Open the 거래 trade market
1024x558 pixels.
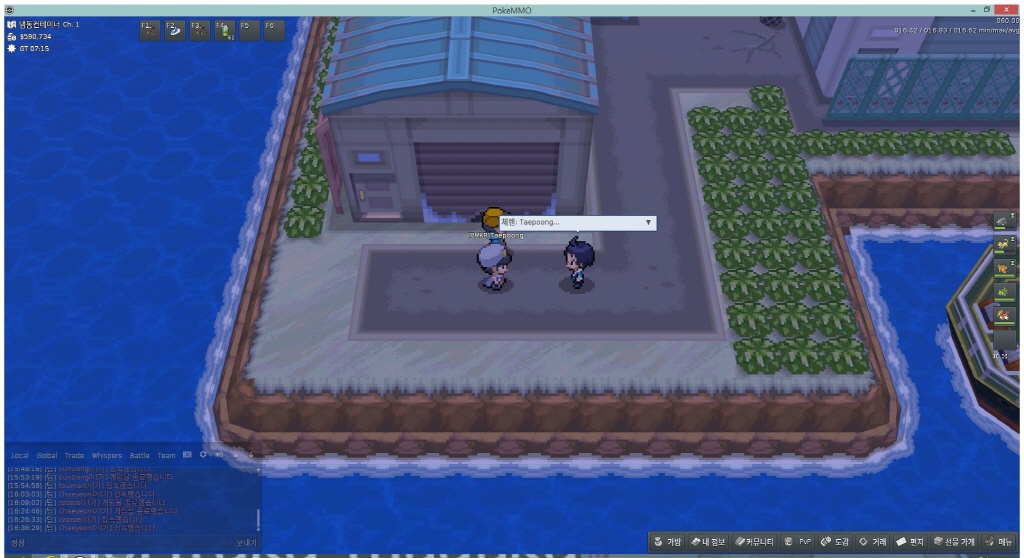(873, 542)
